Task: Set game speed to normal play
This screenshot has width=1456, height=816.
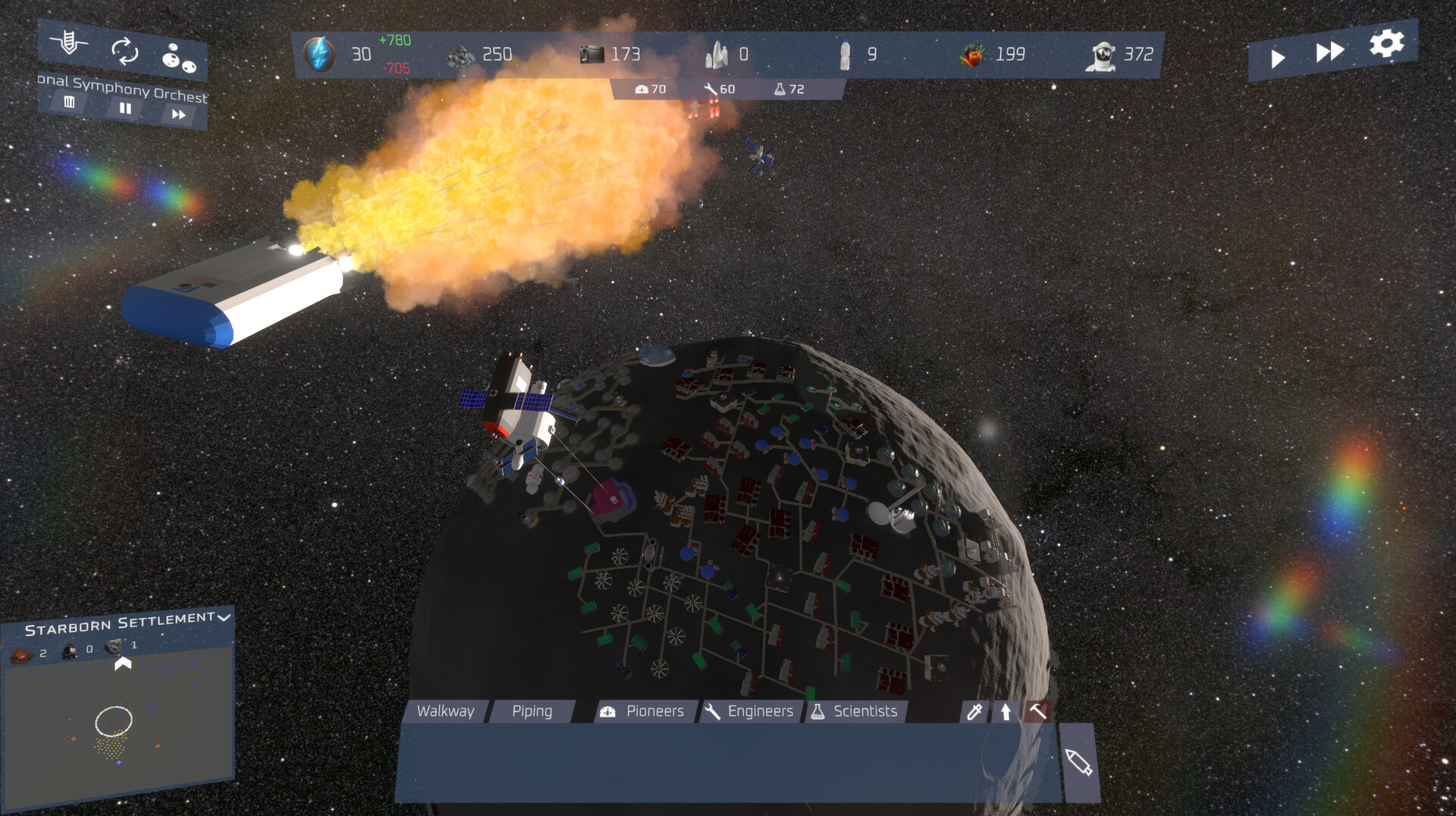Action: click(x=1278, y=58)
